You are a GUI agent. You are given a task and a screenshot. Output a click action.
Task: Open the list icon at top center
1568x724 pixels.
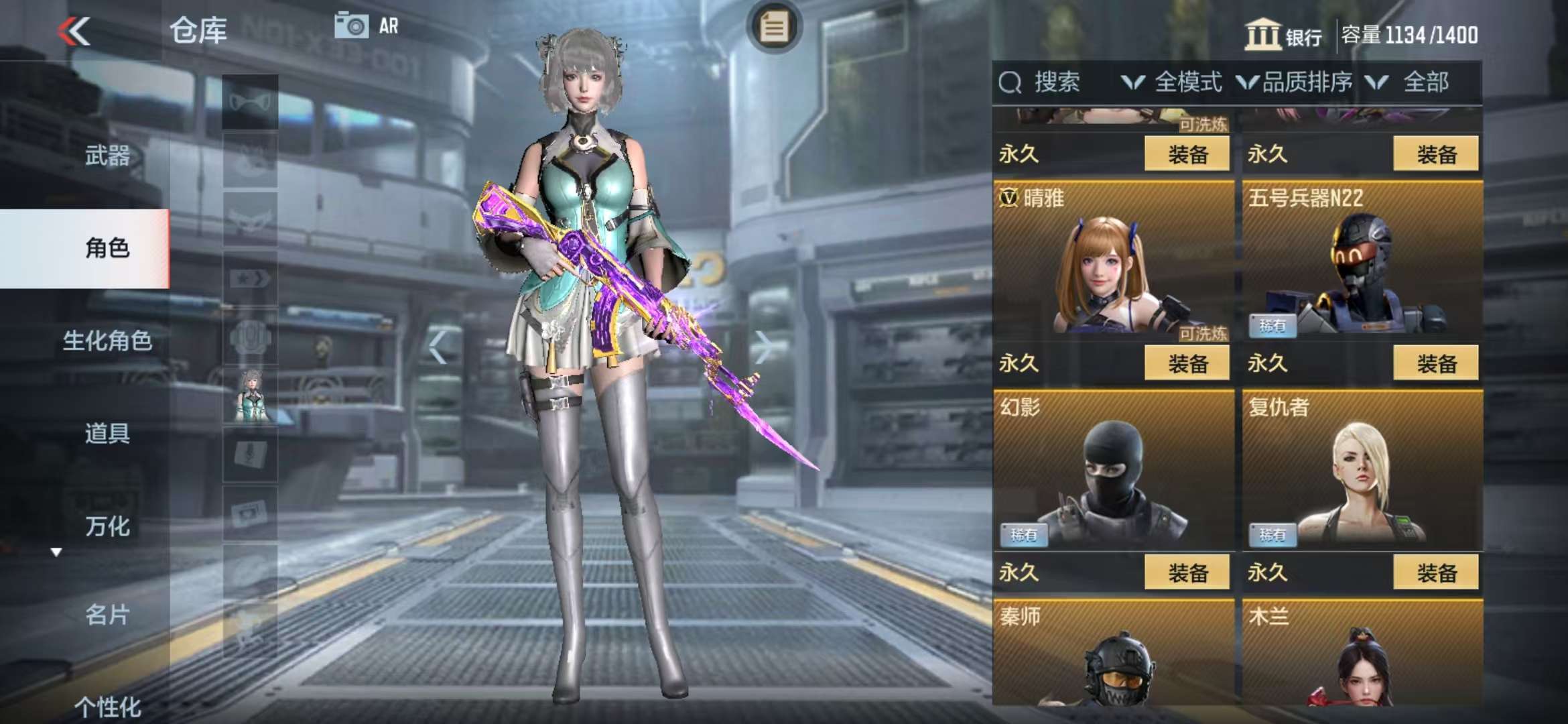pyautogui.click(x=774, y=27)
